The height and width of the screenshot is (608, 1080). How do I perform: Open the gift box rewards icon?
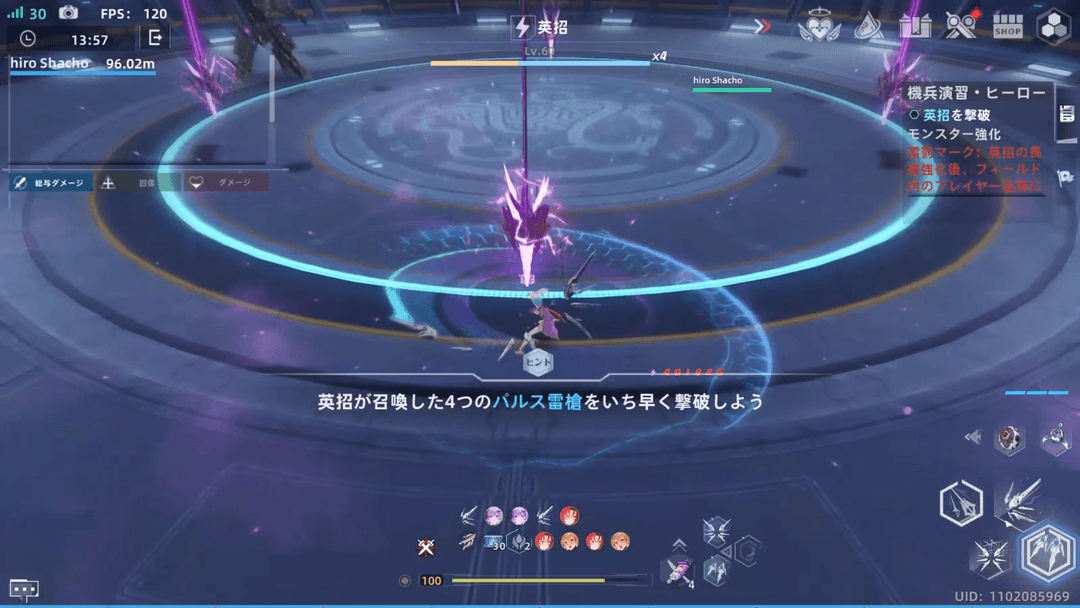coord(914,26)
